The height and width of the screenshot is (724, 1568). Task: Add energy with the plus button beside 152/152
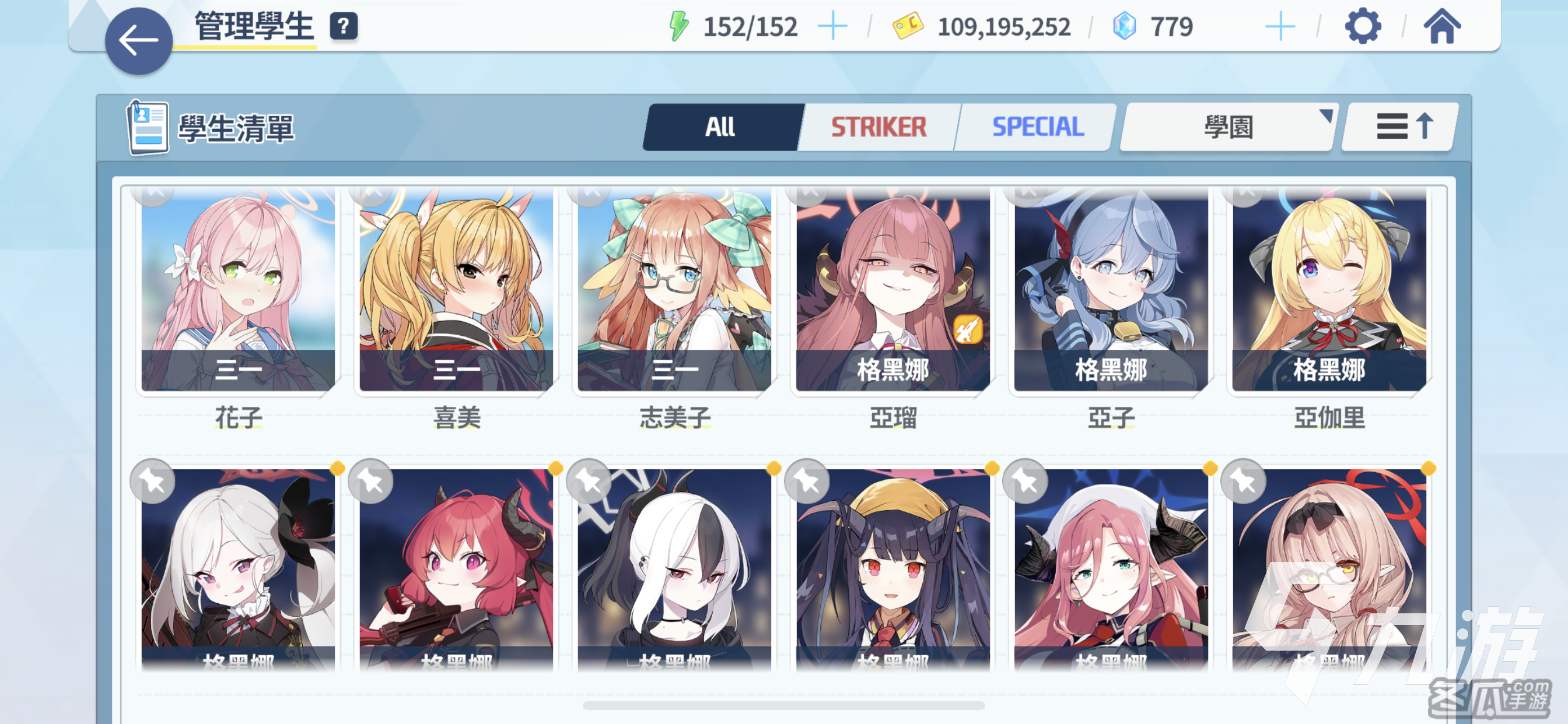coord(832,27)
